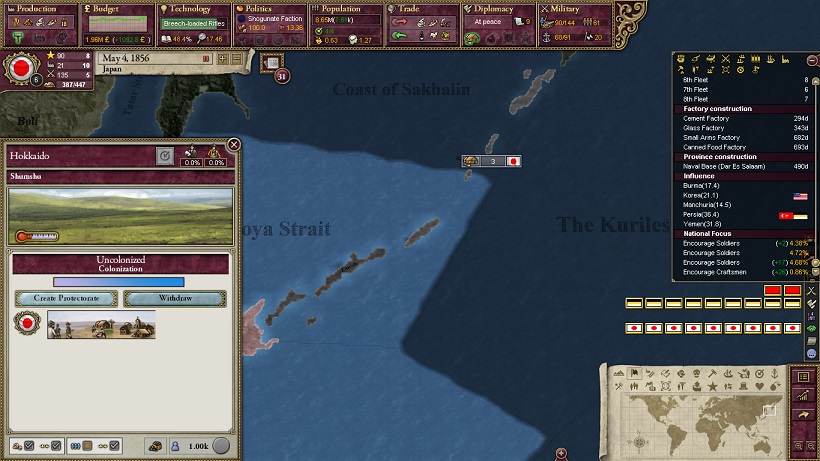Open the Technology tab
The width and height of the screenshot is (820, 461).
tap(193, 9)
